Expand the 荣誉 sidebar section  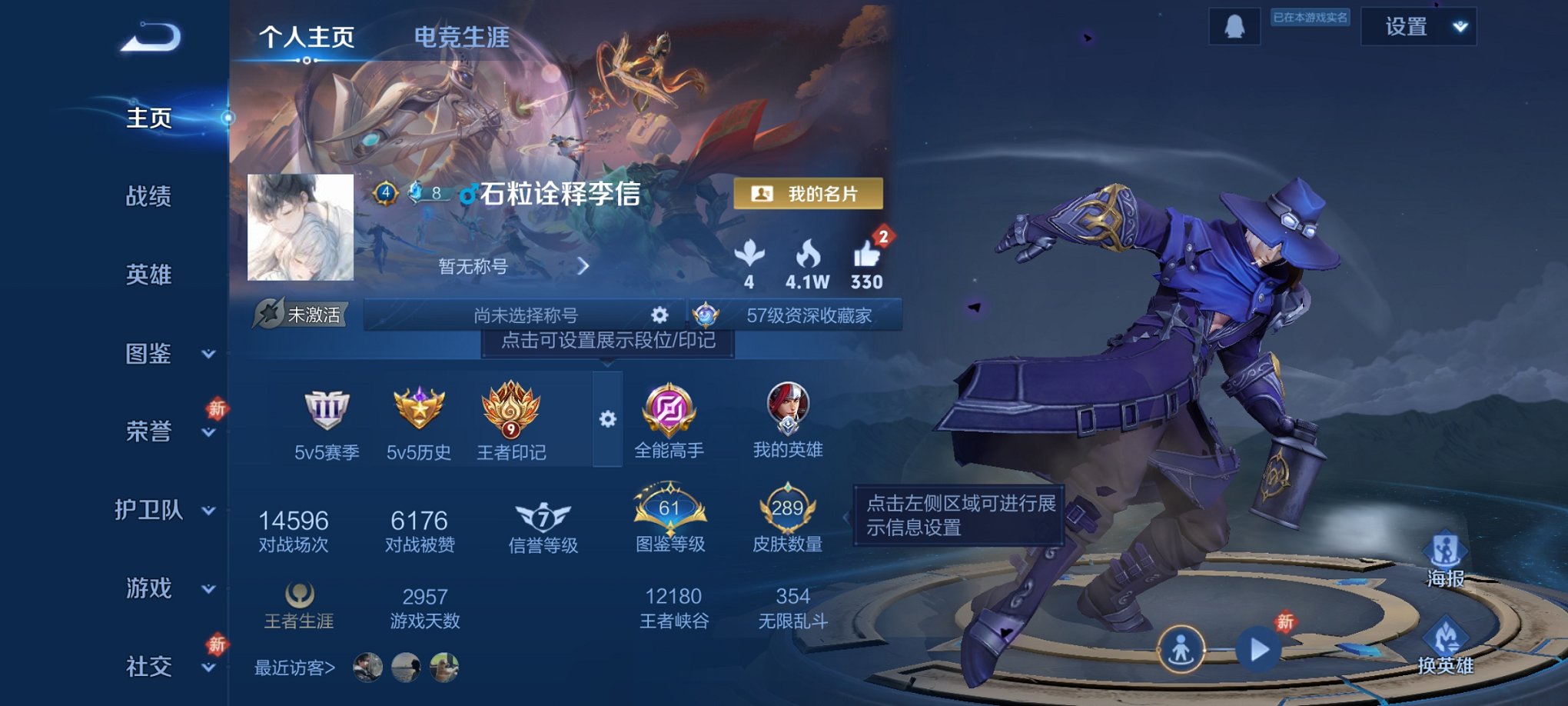coord(150,433)
